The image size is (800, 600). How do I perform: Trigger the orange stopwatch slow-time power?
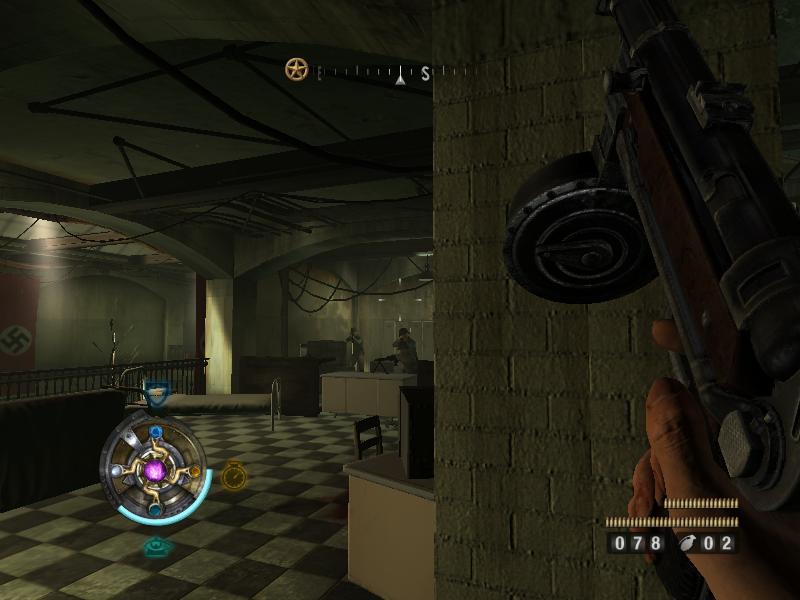click(x=234, y=474)
